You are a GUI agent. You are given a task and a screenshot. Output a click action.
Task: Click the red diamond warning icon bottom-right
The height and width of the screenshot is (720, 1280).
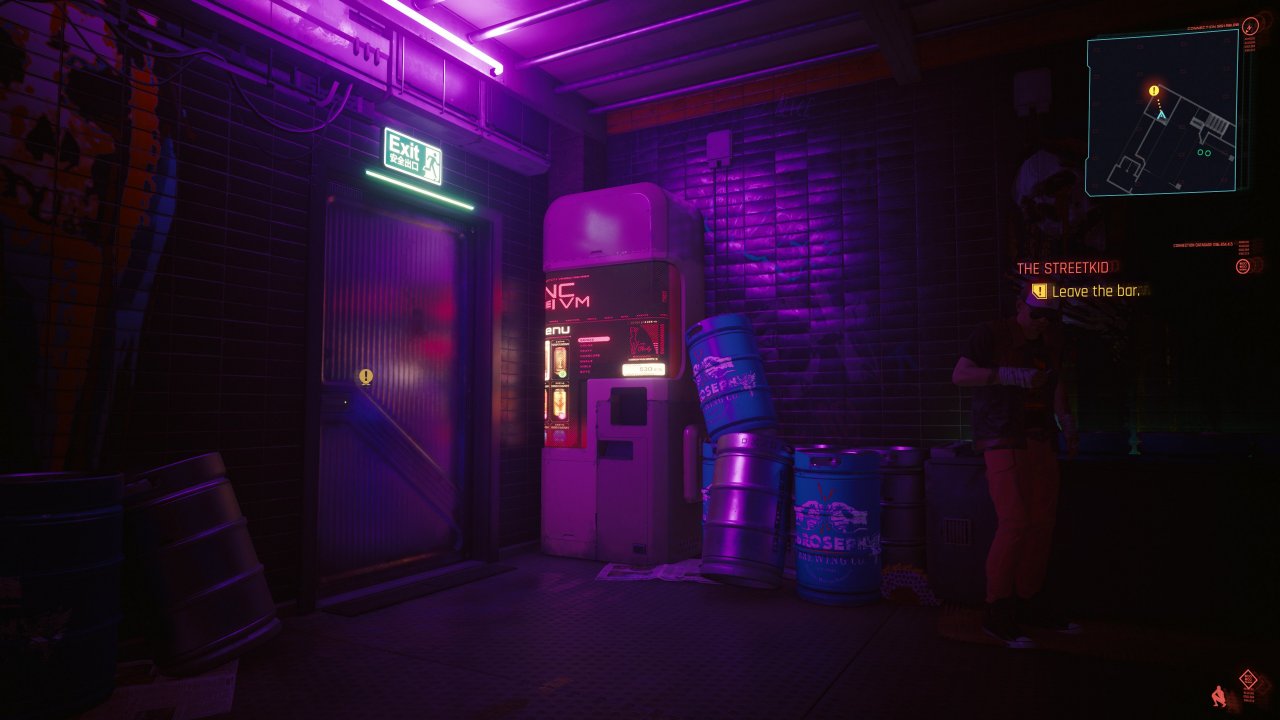point(1248,678)
